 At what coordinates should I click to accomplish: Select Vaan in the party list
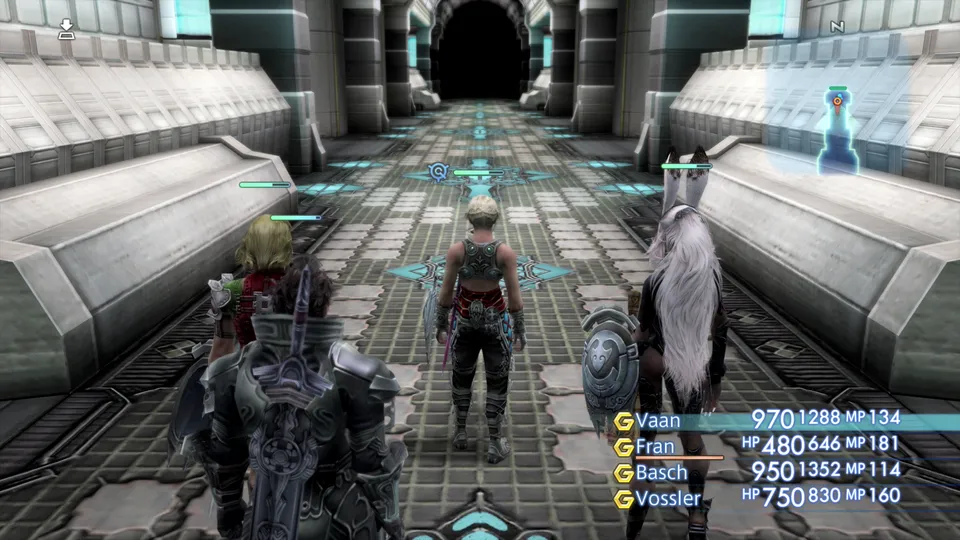pos(658,421)
